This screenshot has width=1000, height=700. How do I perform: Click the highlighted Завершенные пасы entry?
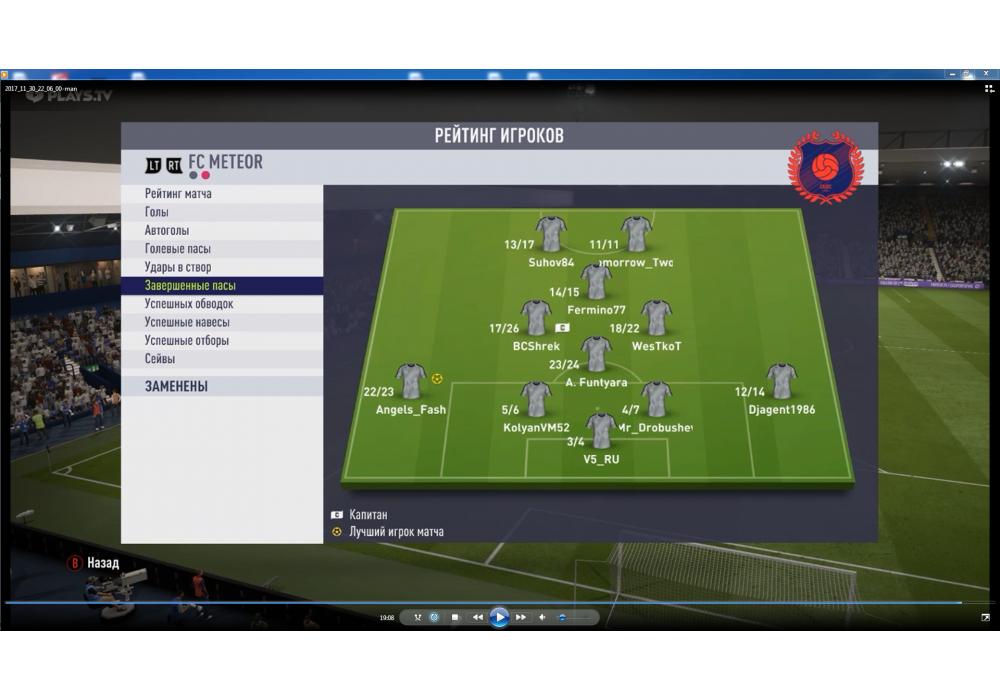pyautogui.click(x=190, y=286)
